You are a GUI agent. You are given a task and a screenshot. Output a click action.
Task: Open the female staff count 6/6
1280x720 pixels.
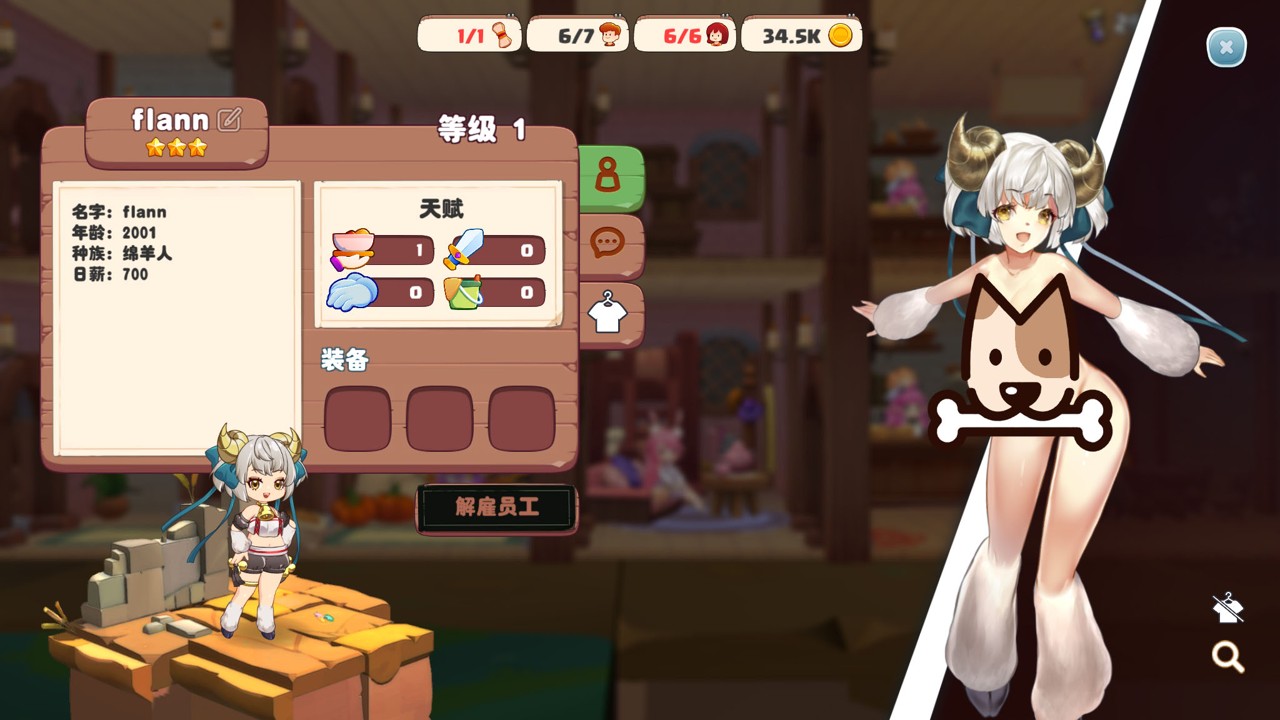684,36
